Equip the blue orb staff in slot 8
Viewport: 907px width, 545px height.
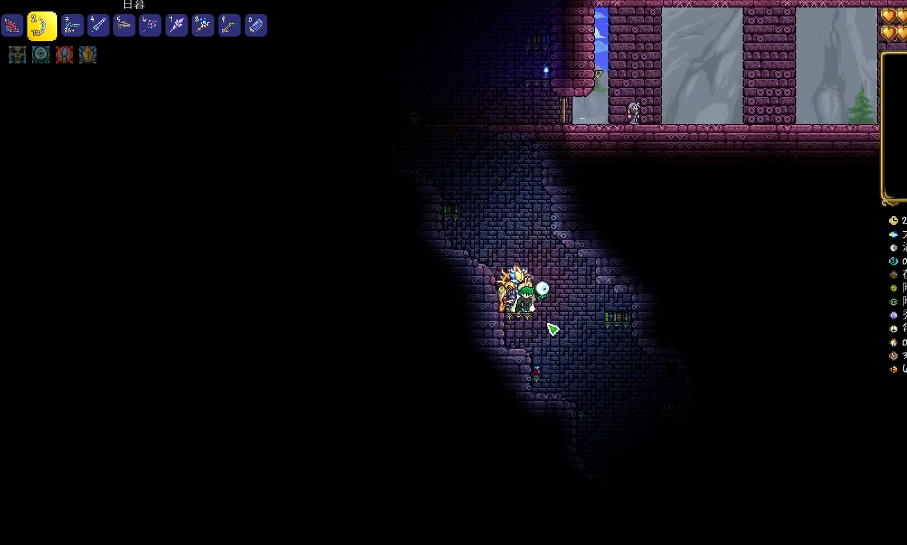203,25
